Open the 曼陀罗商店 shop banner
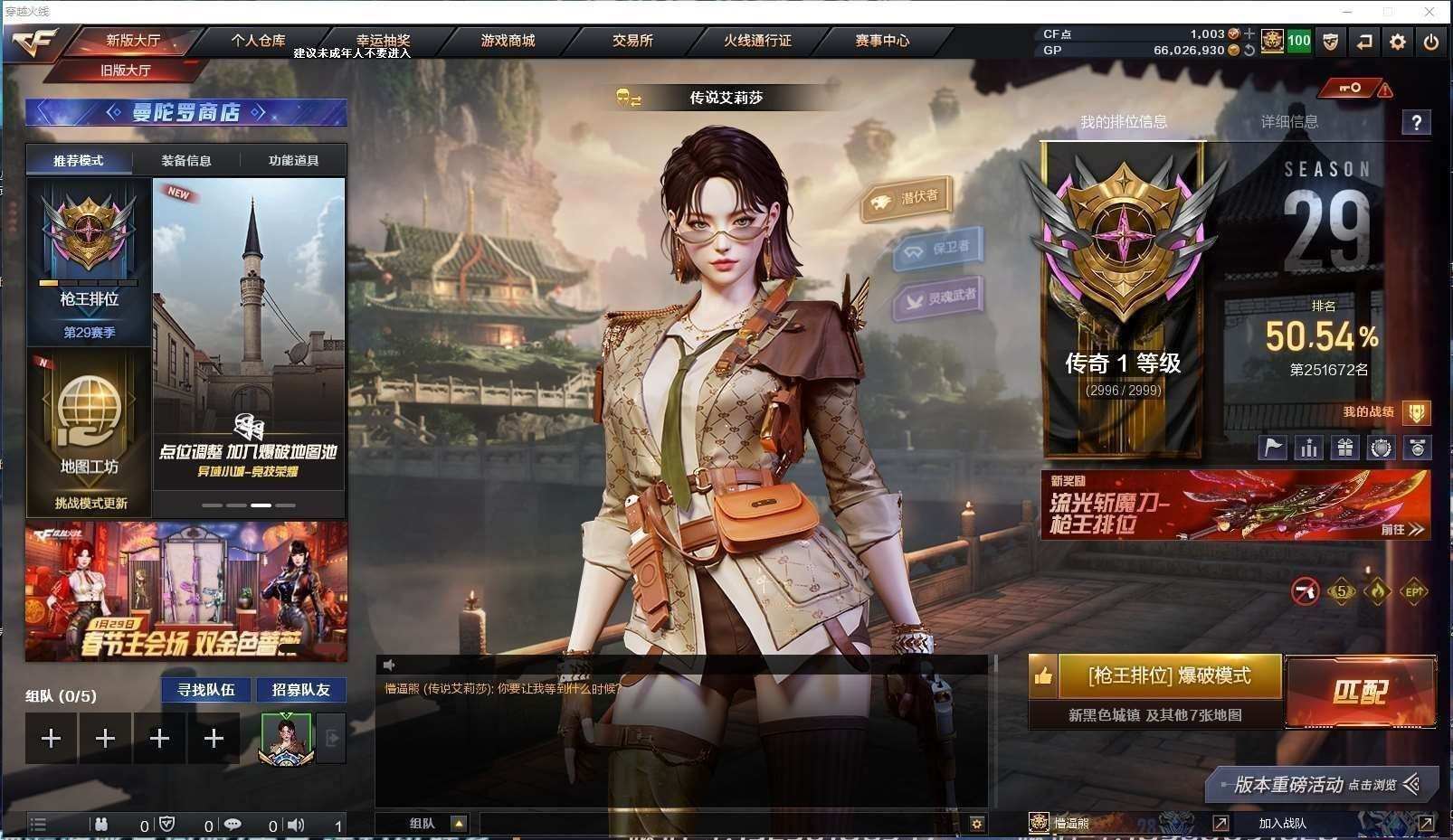The width and height of the screenshot is (1453, 840). [185, 112]
